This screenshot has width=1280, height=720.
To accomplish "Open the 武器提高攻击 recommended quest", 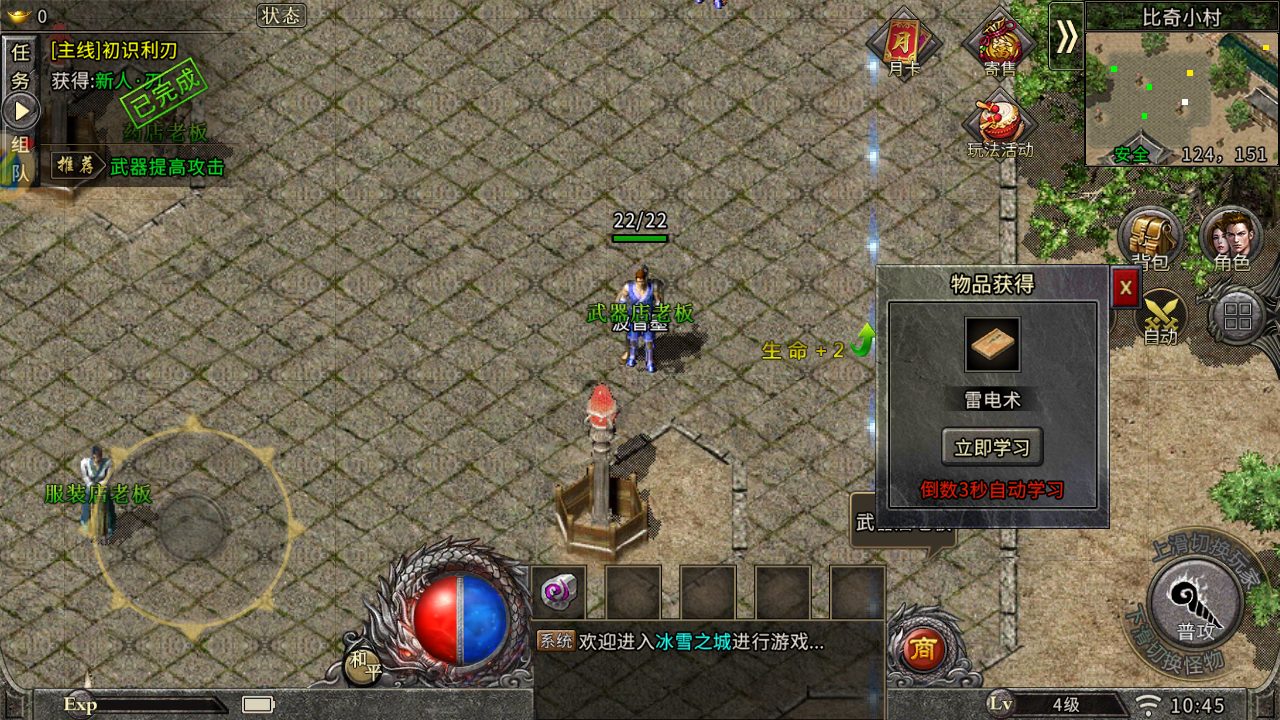I will point(160,168).
